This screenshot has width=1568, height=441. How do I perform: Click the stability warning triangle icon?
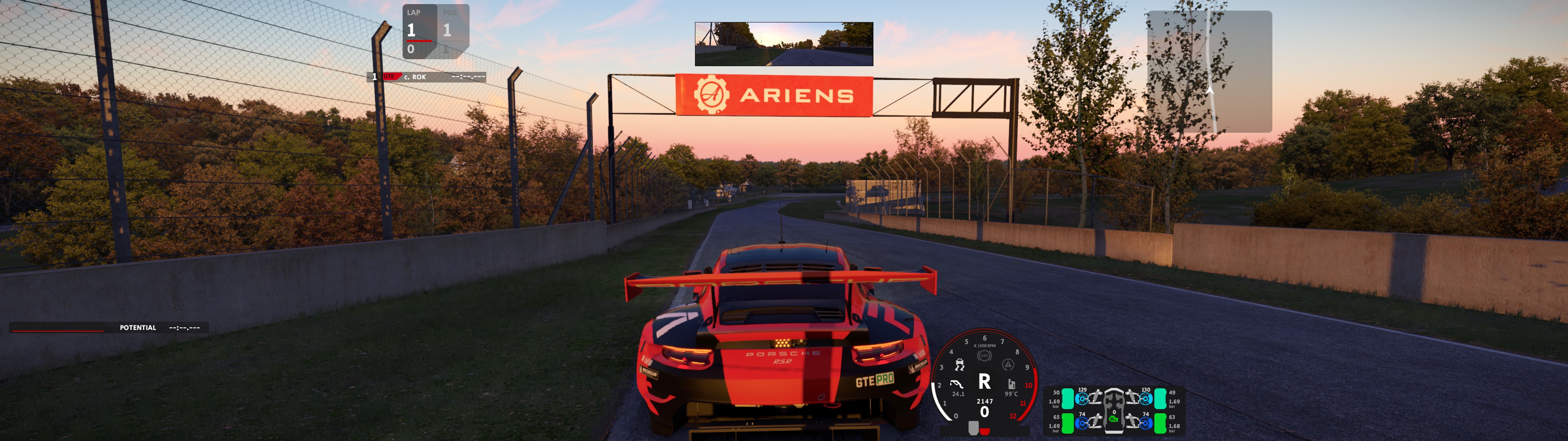click(x=1008, y=364)
